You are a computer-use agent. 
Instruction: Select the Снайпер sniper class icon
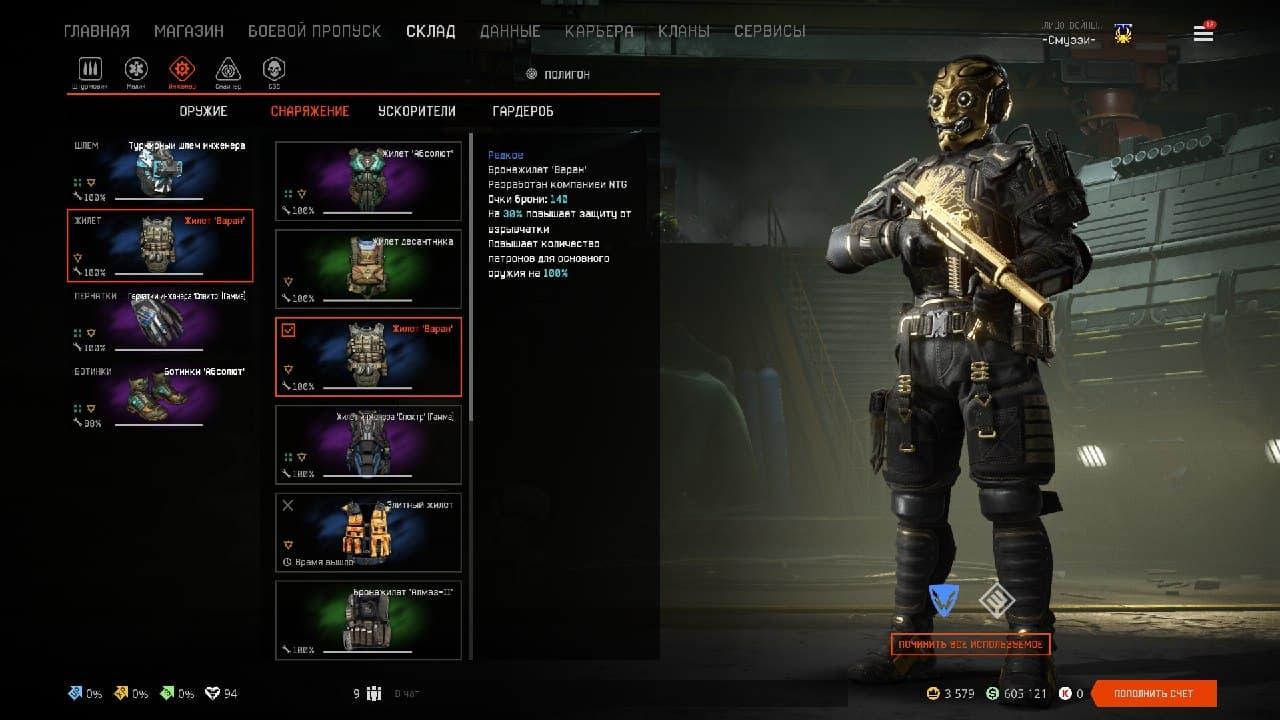pos(228,69)
